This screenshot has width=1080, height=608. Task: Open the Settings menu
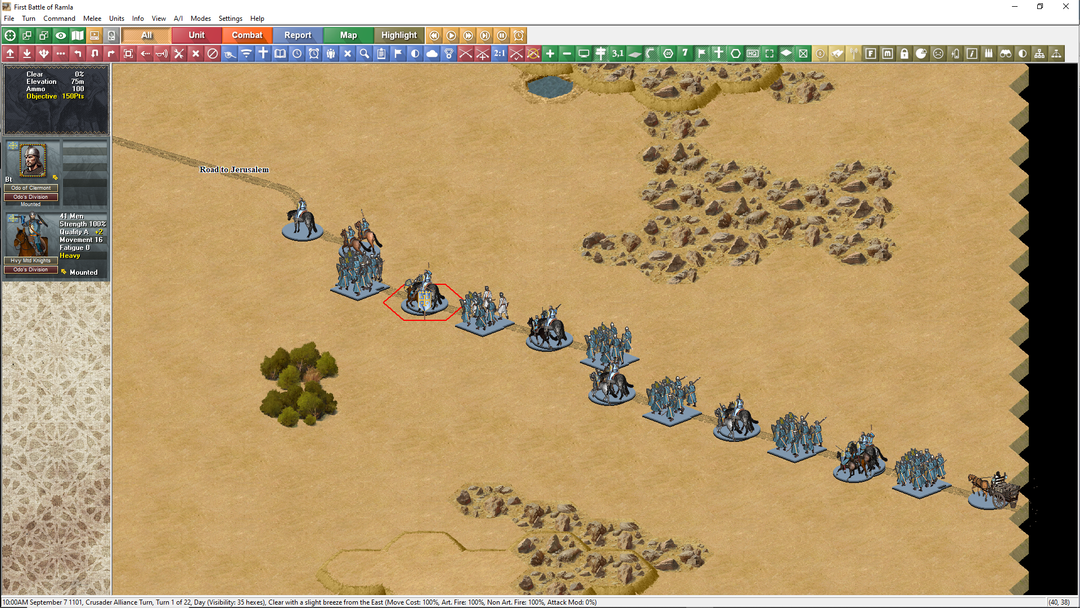[230, 19]
